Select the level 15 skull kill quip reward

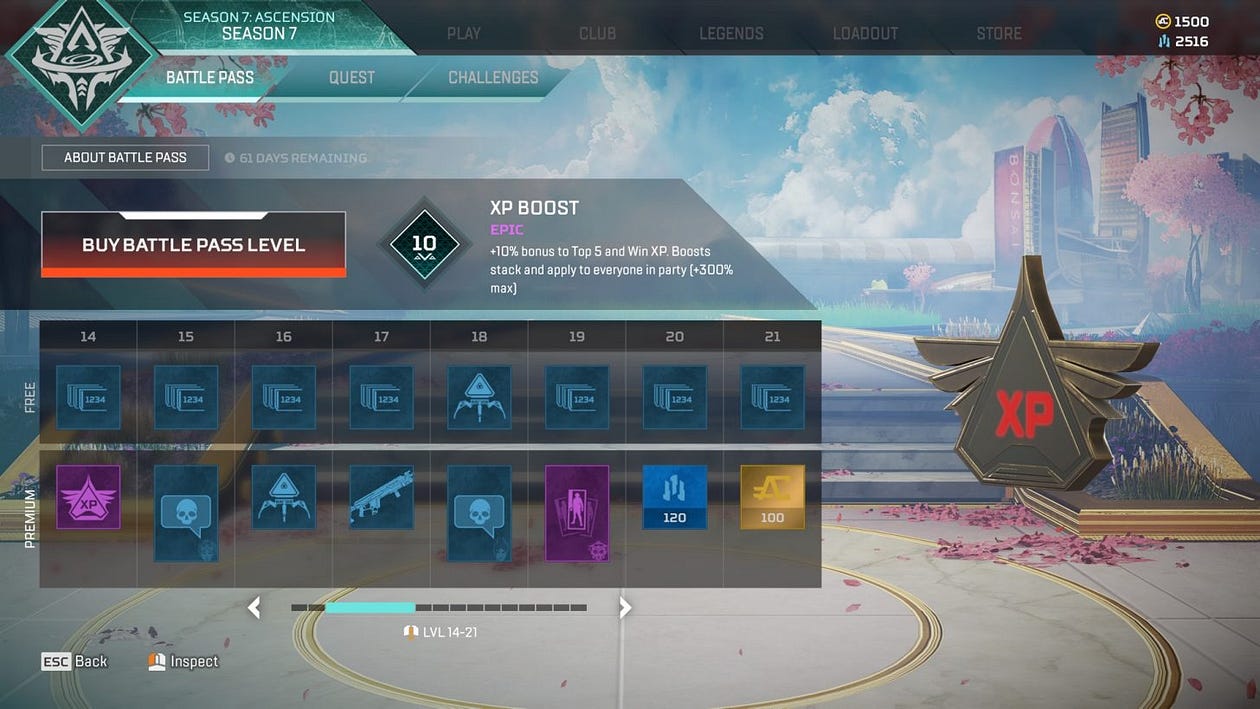[186, 512]
